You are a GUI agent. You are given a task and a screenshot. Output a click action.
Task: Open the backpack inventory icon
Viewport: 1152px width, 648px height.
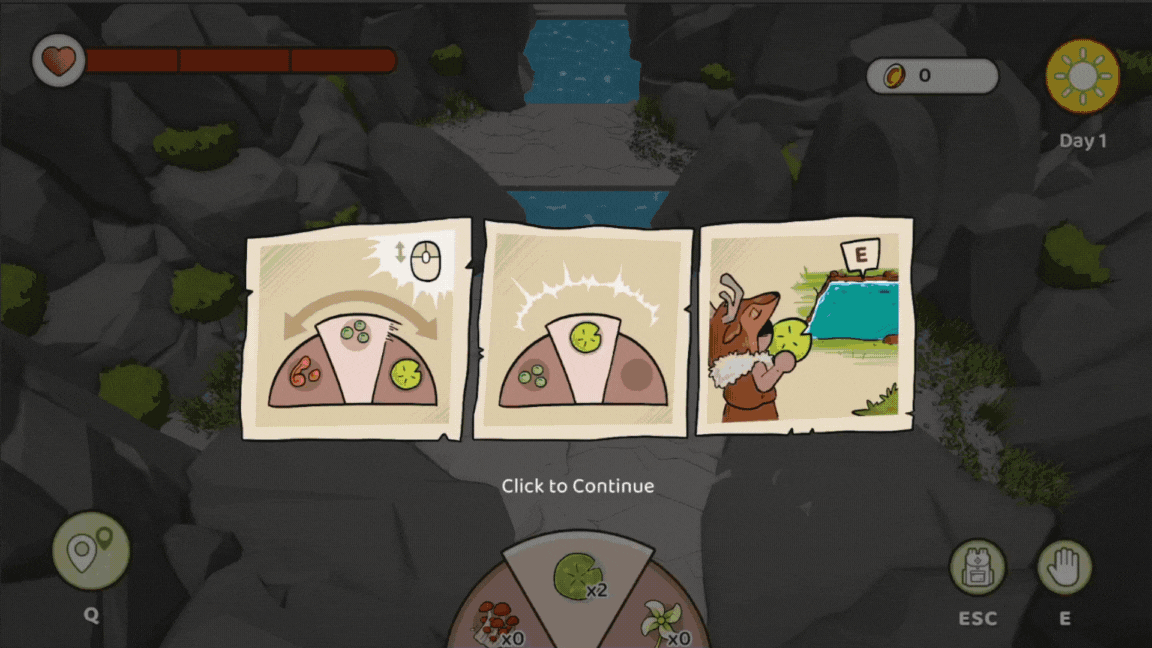pos(976,568)
